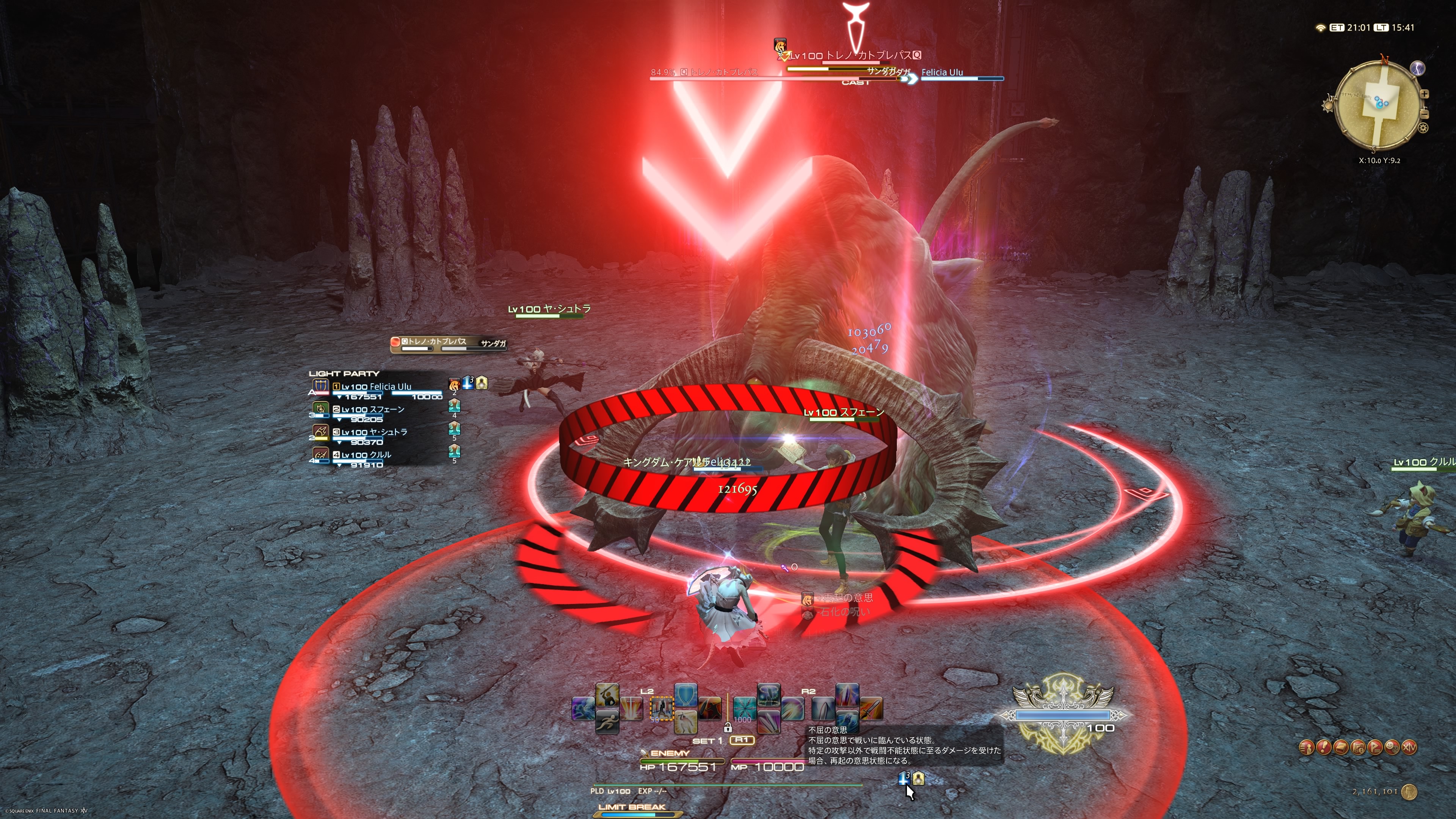
Task: Zoom in on the minimap
Action: coord(1425,94)
